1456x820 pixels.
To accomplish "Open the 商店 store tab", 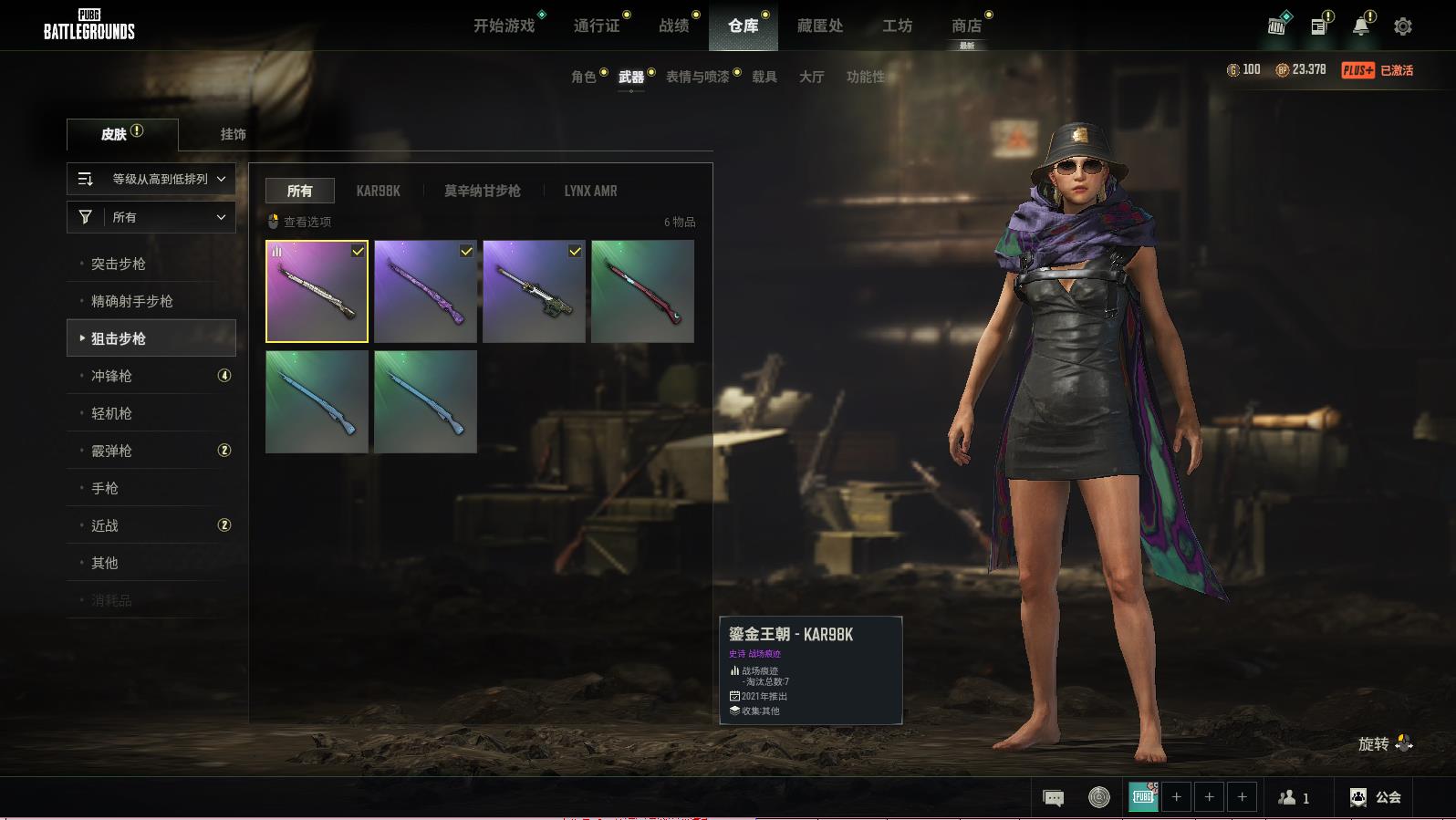I will click(966, 26).
